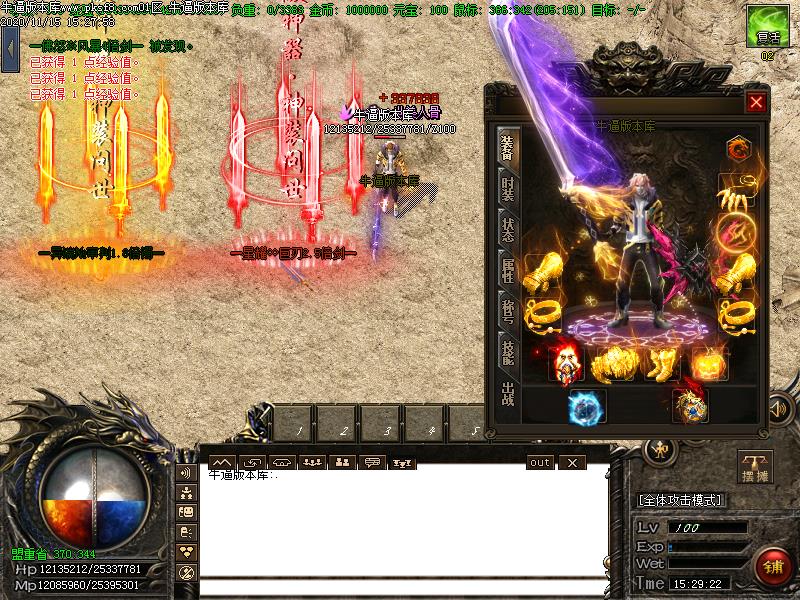The height and width of the screenshot is (600, 800).
Task: Open the 摆摊 stall button
Action: click(x=755, y=467)
